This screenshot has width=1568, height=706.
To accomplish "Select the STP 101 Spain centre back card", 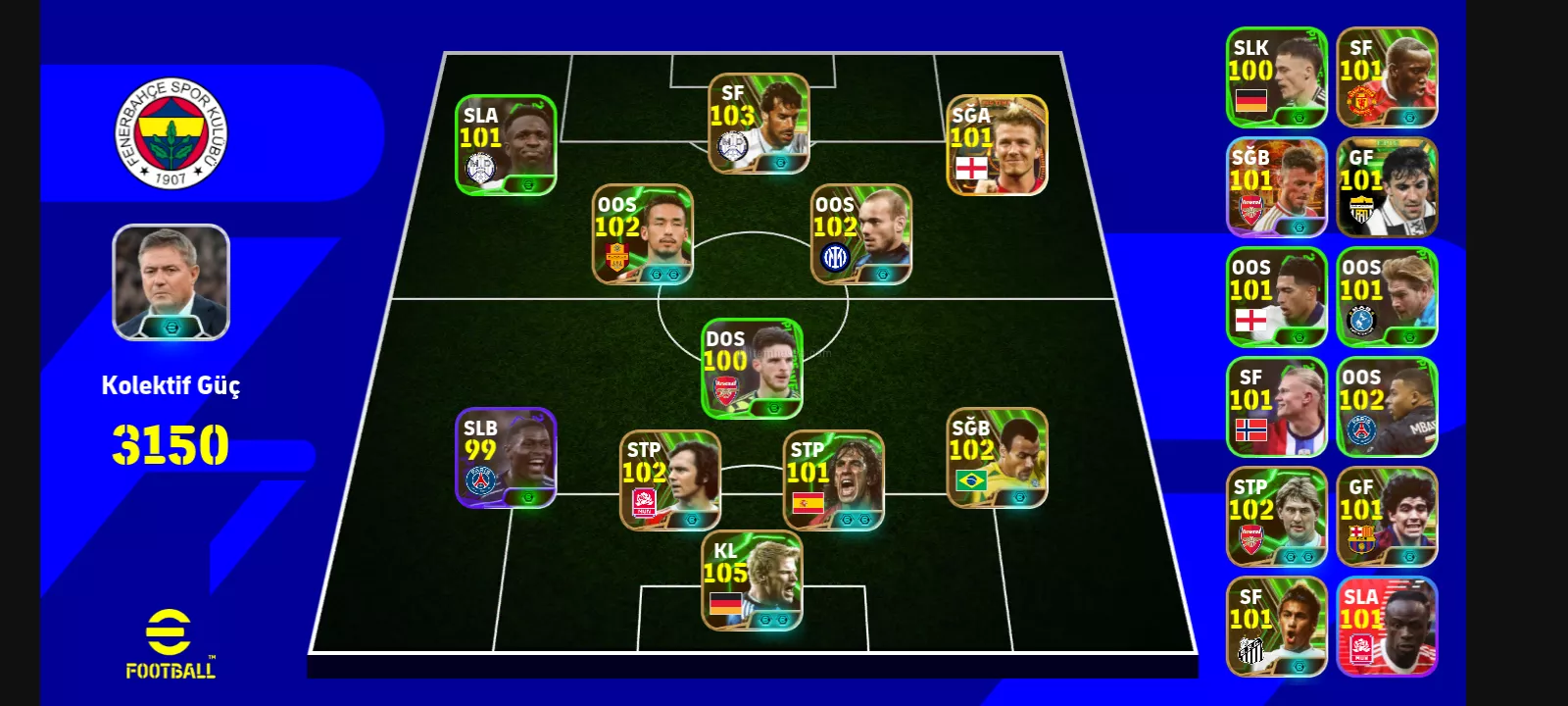I will click(x=833, y=480).
